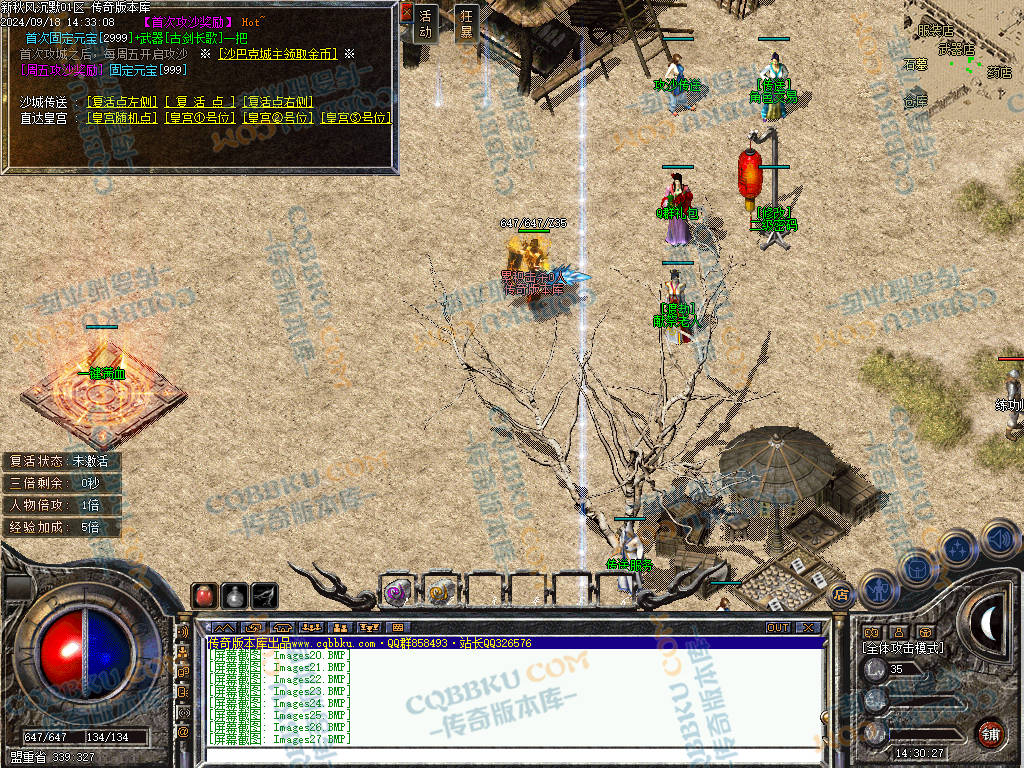Select the orange spiral stone belt slot
This screenshot has width=1024, height=768.
click(439, 592)
